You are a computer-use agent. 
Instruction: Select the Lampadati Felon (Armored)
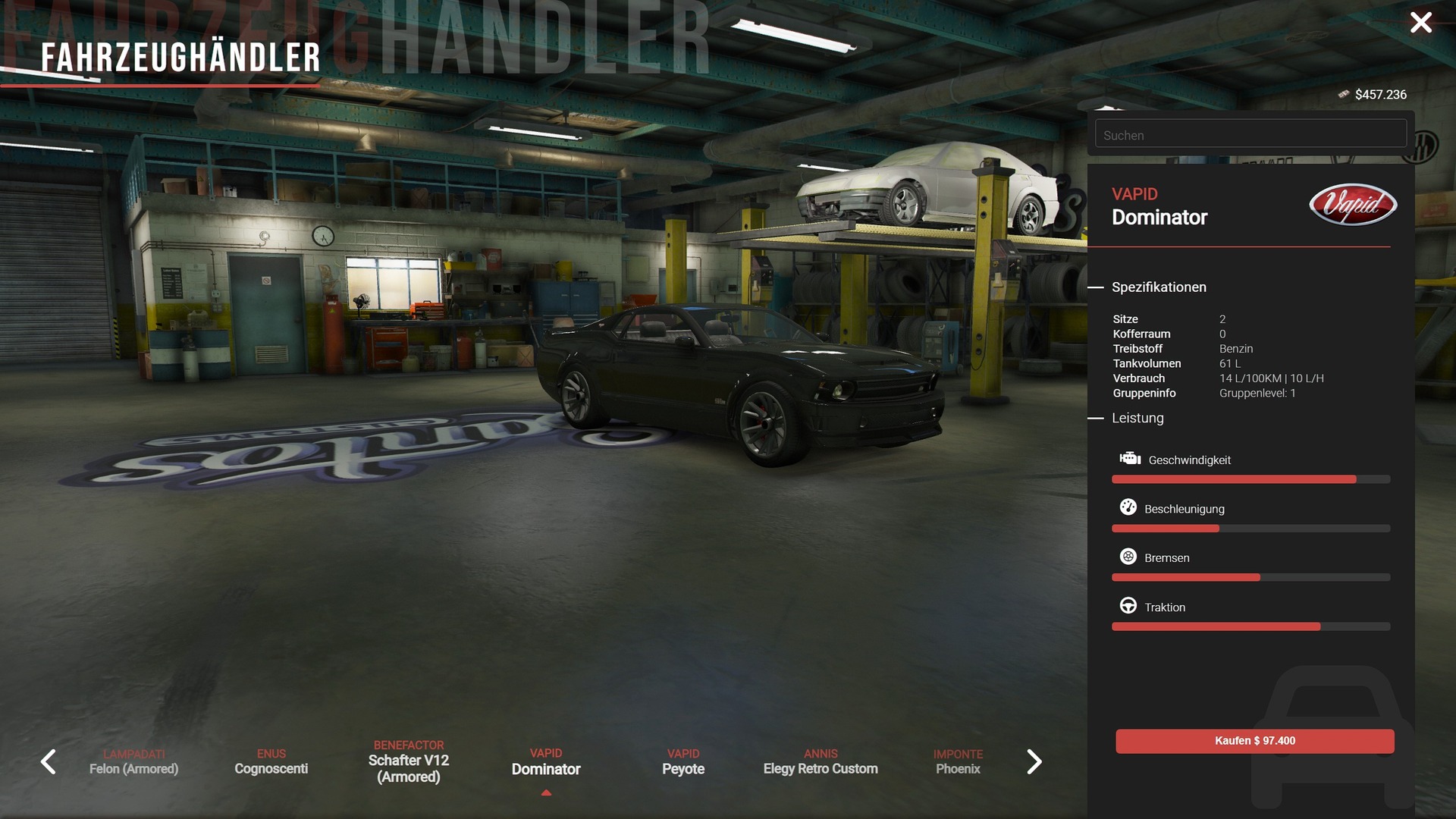133,762
